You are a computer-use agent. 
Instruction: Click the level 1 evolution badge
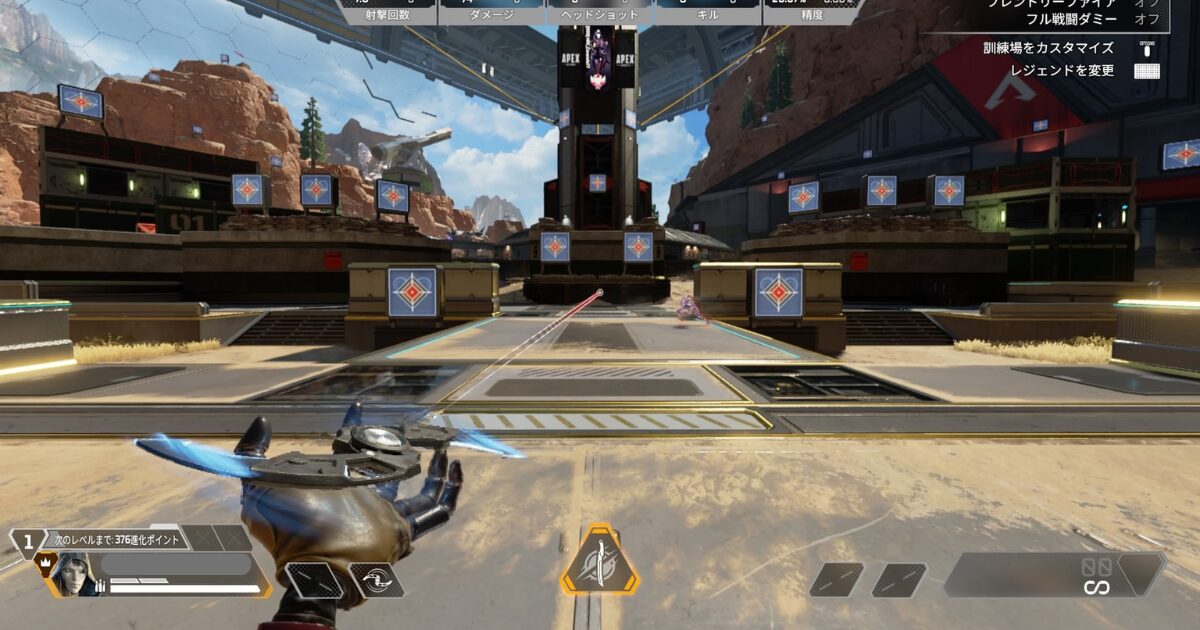coord(27,540)
